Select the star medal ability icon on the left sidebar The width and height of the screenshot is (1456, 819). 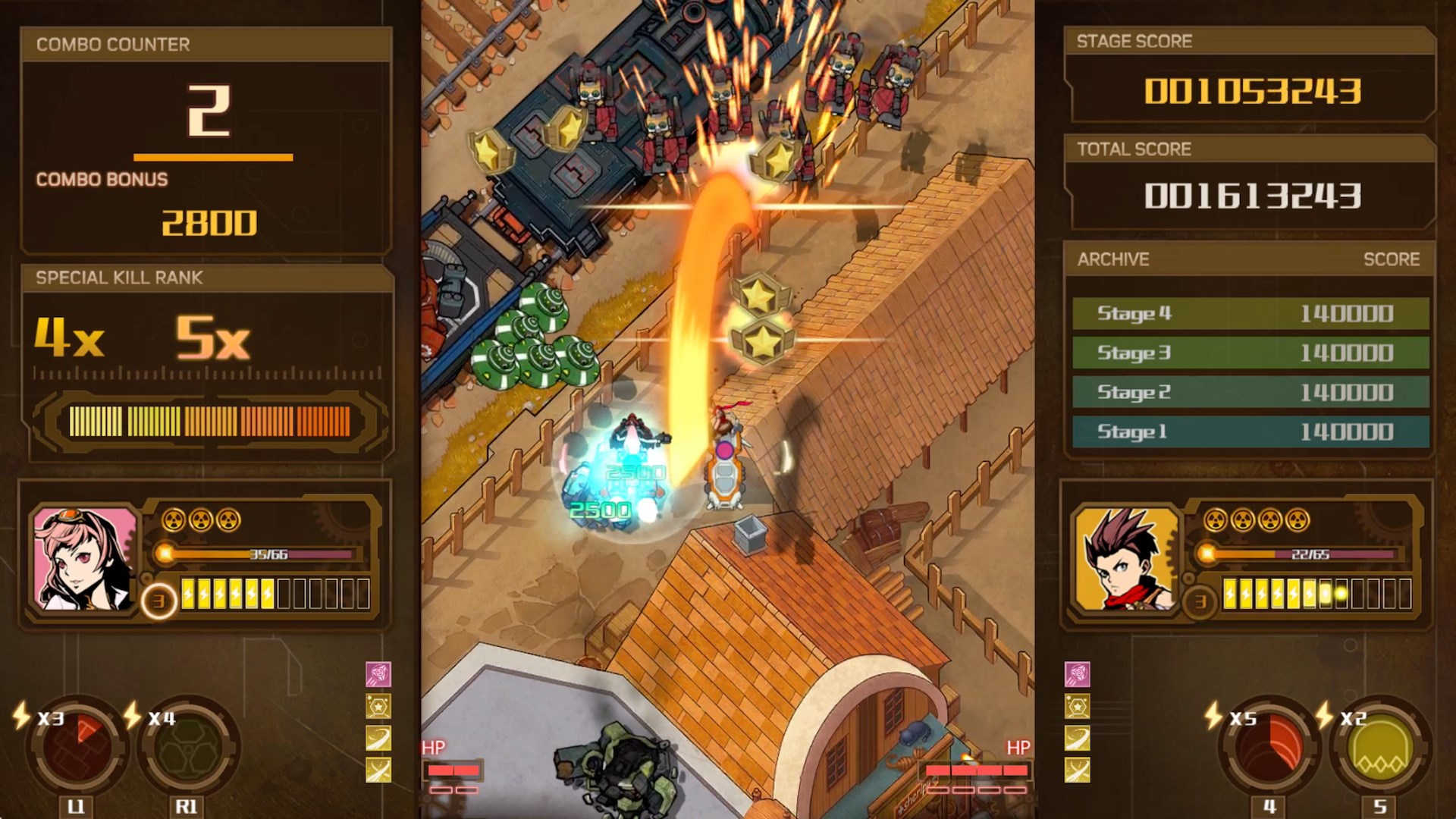378,706
